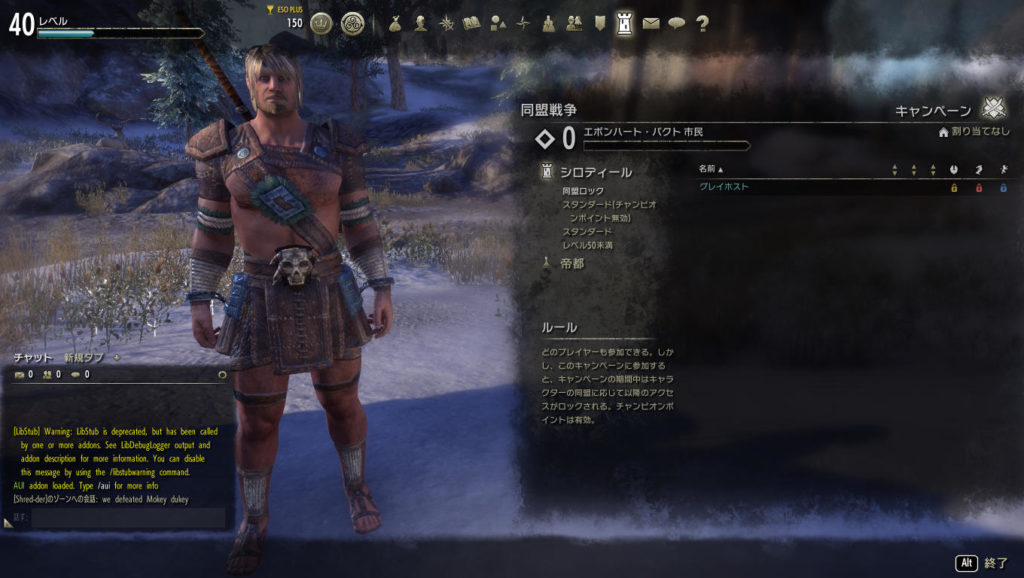The image size is (1024, 578).
Task: Choose the 帝都 category entry
Action: [572, 264]
